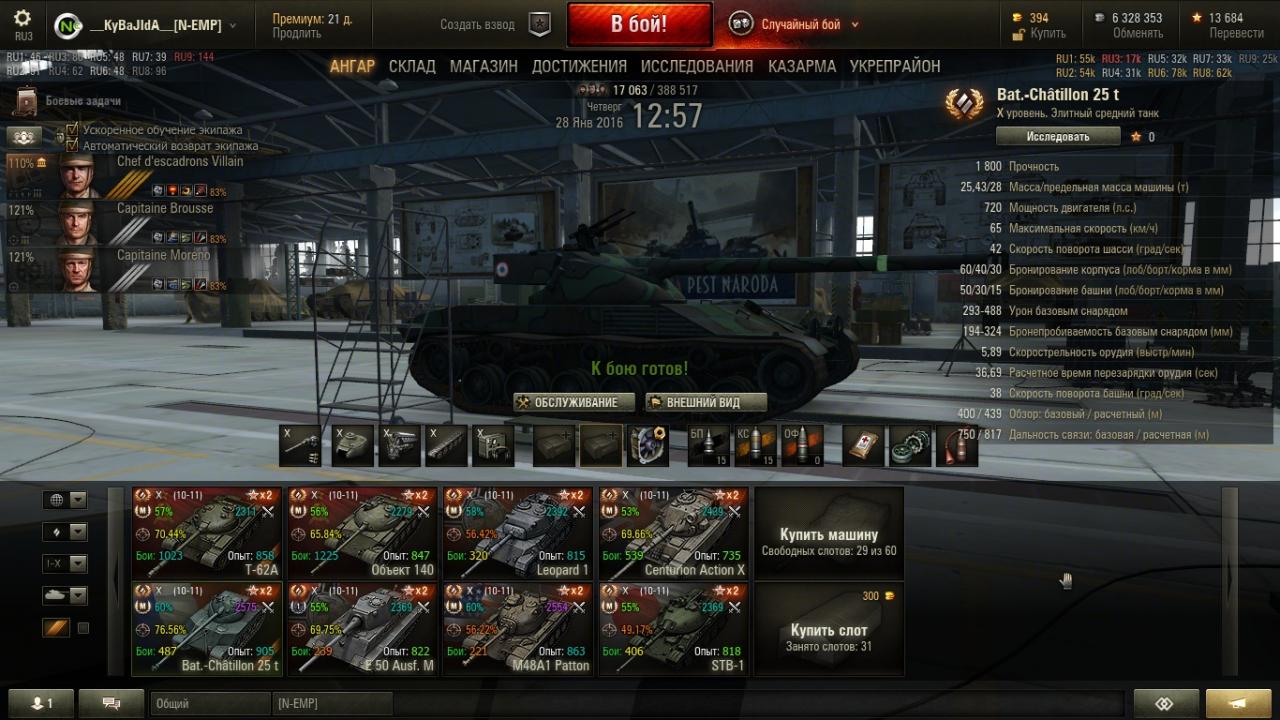This screenshot has height=720, width=1280.
Task: Go to the Исследования tab
Action: (697, 66)
